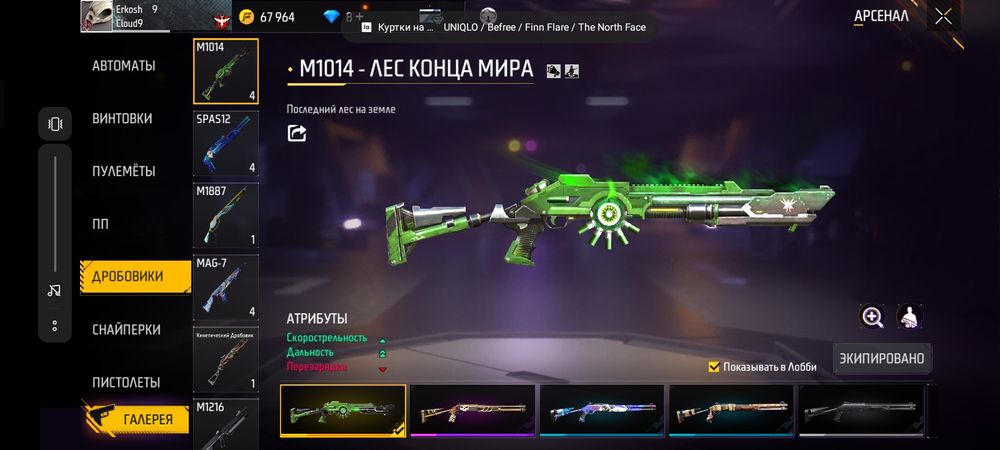The height and width of the screenshot is (450, 1000).
Task: Tap the blue diamonds currency icon
Action: (333, 17)
